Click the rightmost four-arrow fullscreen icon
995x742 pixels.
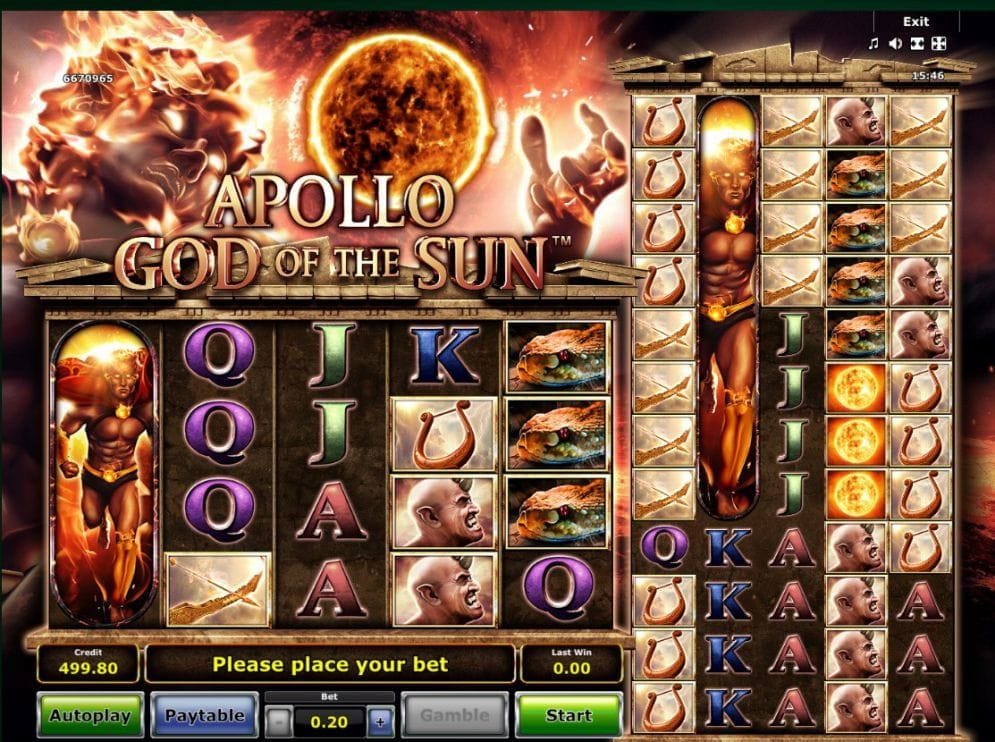coord(938,43)
